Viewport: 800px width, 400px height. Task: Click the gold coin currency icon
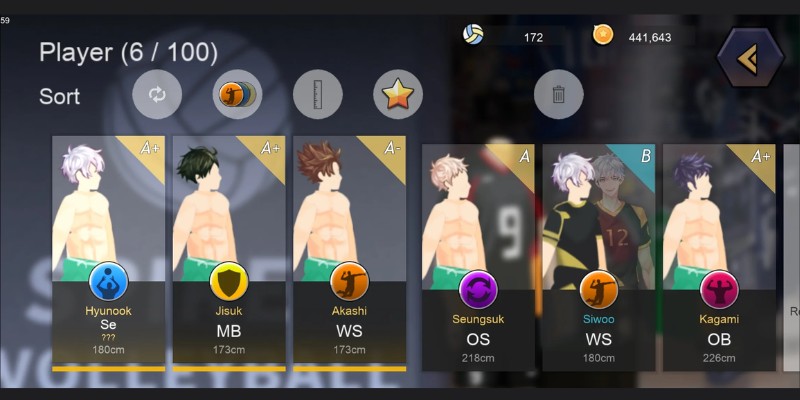click(603, 35)
